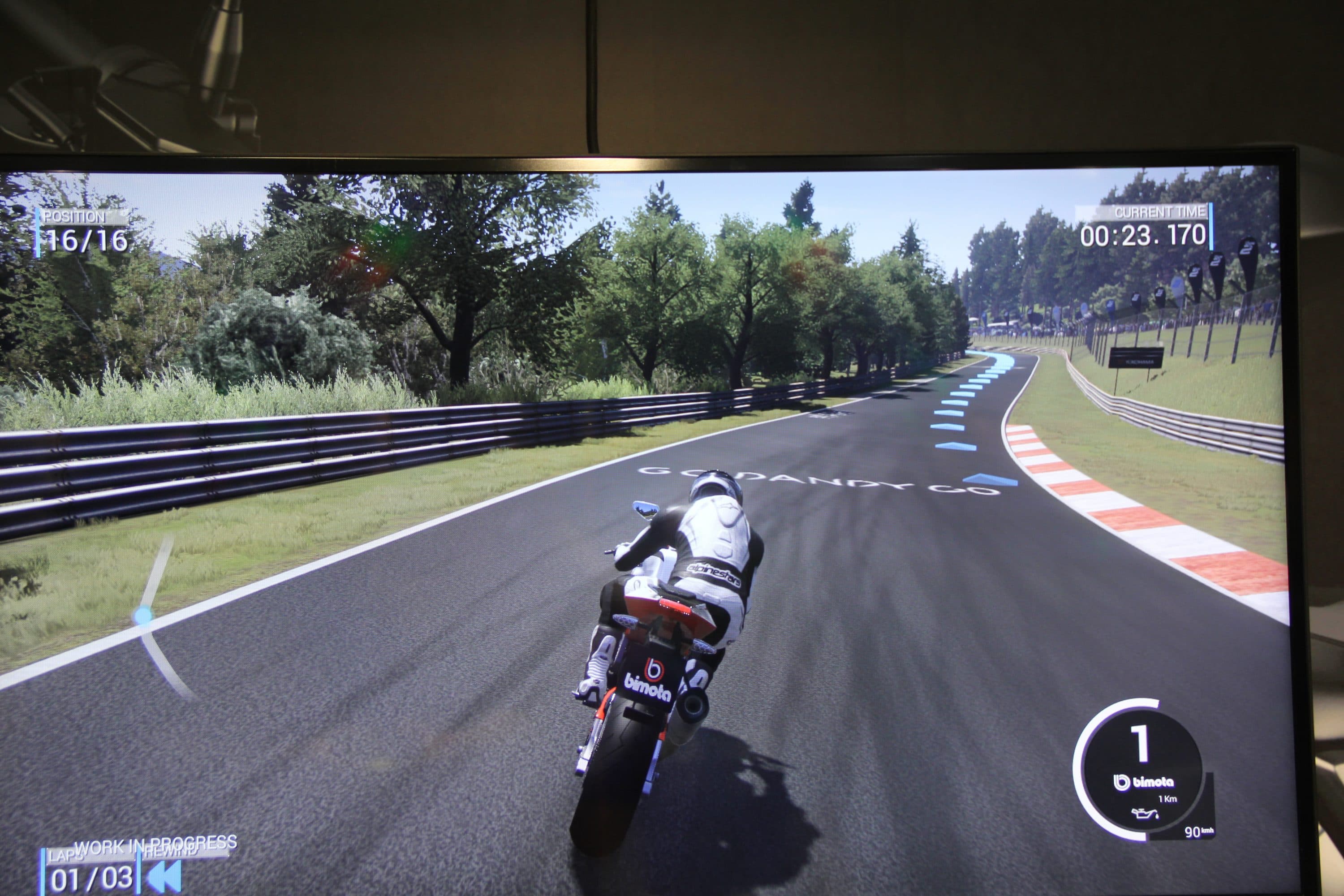
Task: Click the oil can icon in the gauge
Action: click(1146, 813)
